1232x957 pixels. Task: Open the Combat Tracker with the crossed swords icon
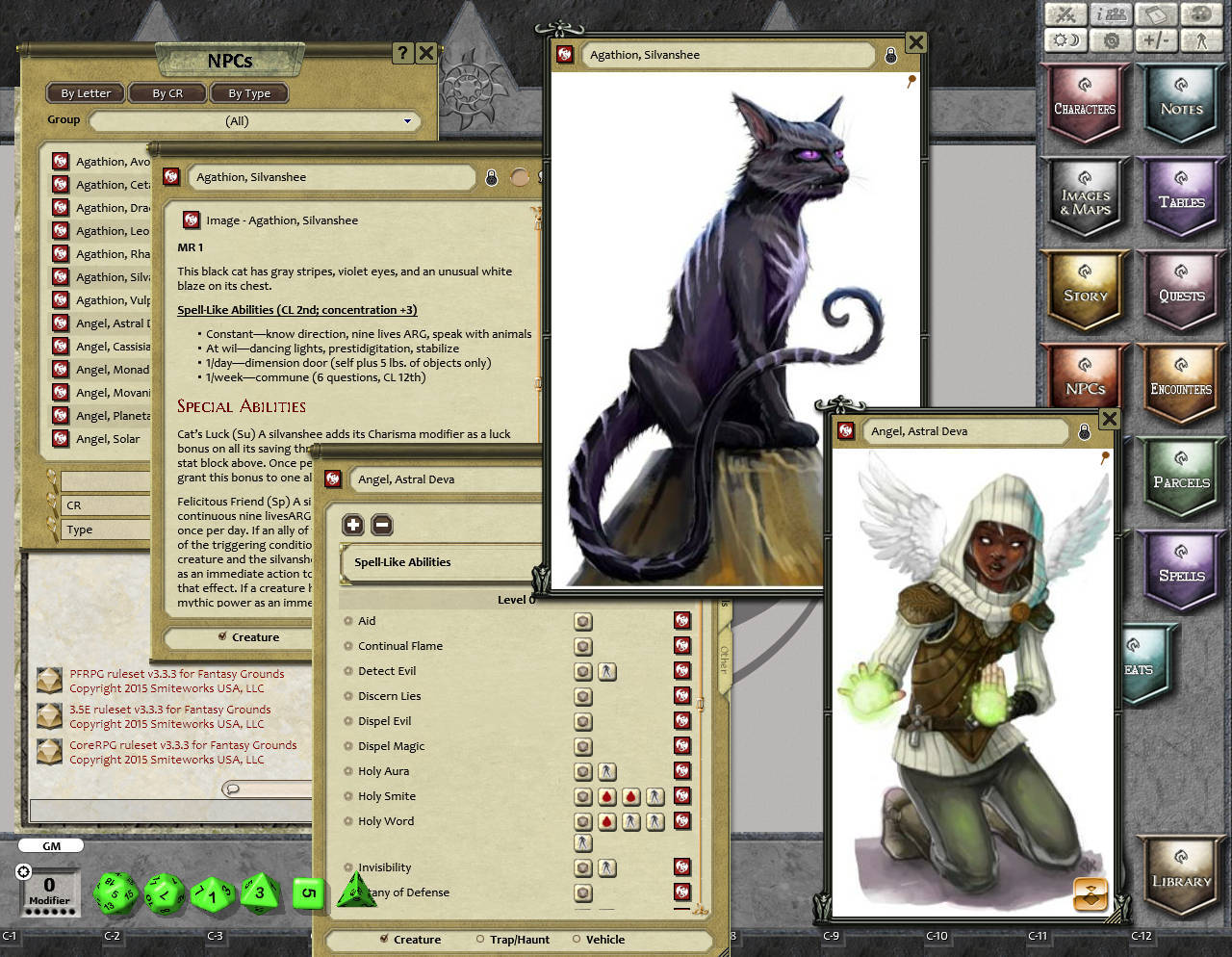pos(1065,14)
